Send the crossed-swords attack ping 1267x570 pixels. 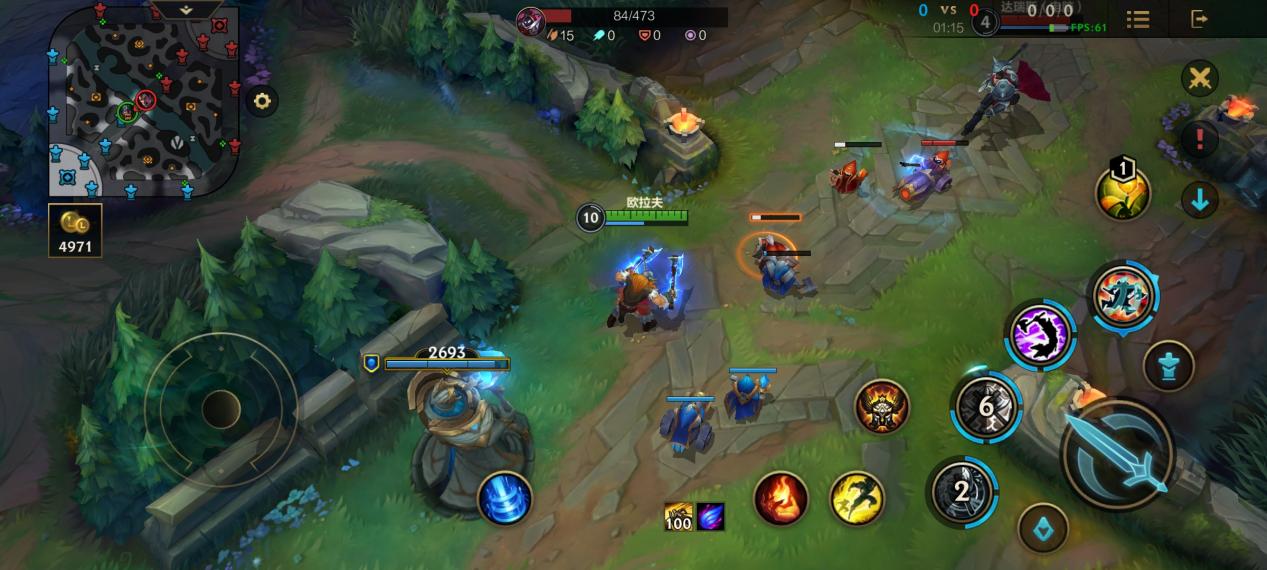click(x=1199, y=78)
